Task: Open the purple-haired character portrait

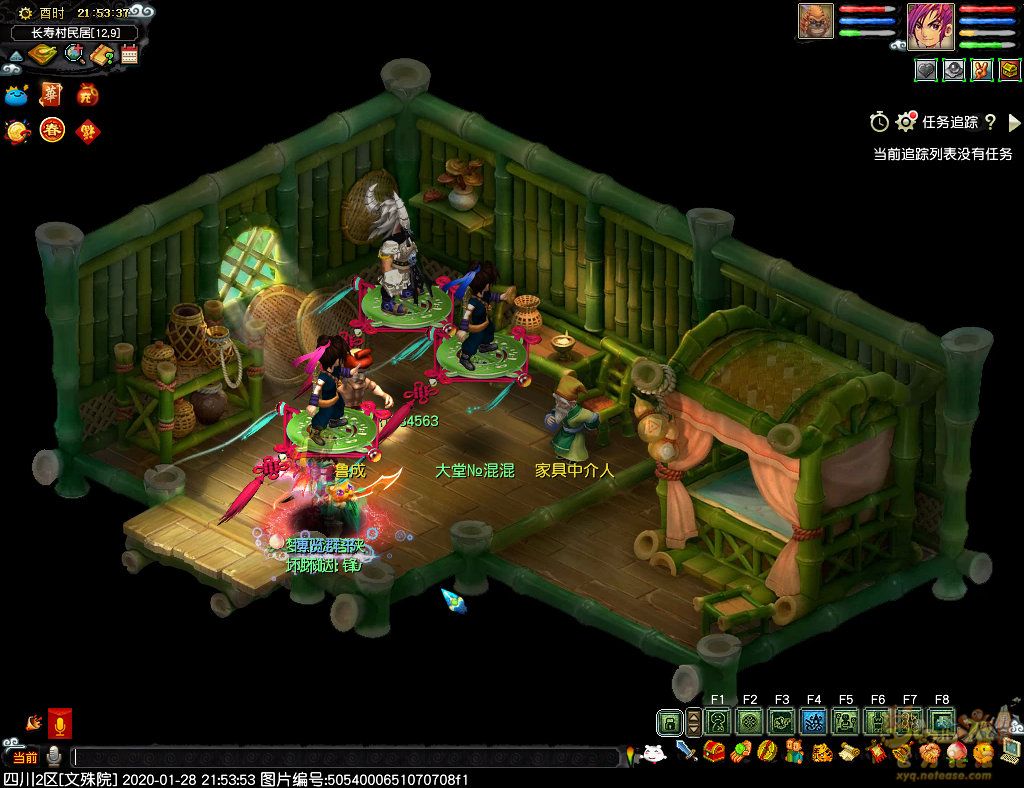Action: pyautogui.click(x=930, y=25)
